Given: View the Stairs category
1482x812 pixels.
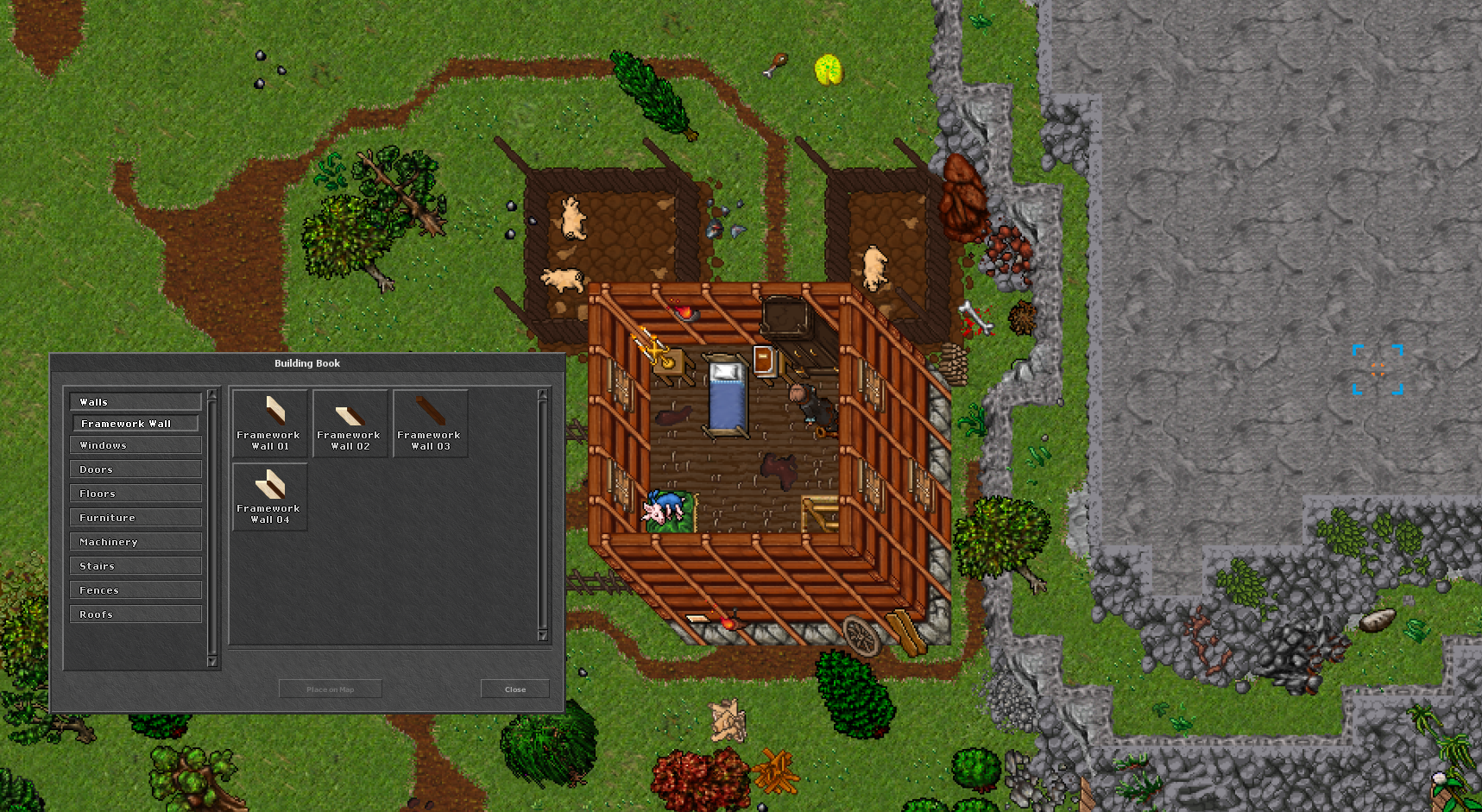Looking at the screenshot, I should [x=135, y=565].
